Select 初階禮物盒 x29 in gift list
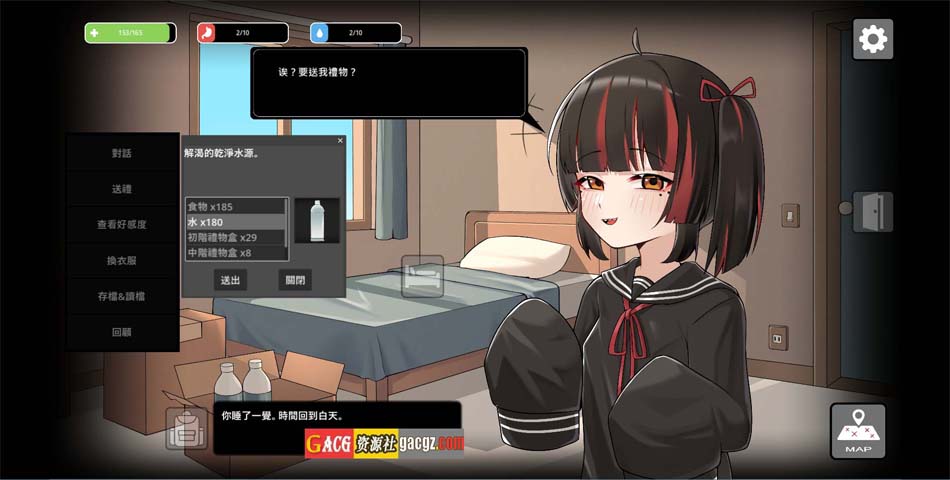Screen dimensions: 950x480 236,238
